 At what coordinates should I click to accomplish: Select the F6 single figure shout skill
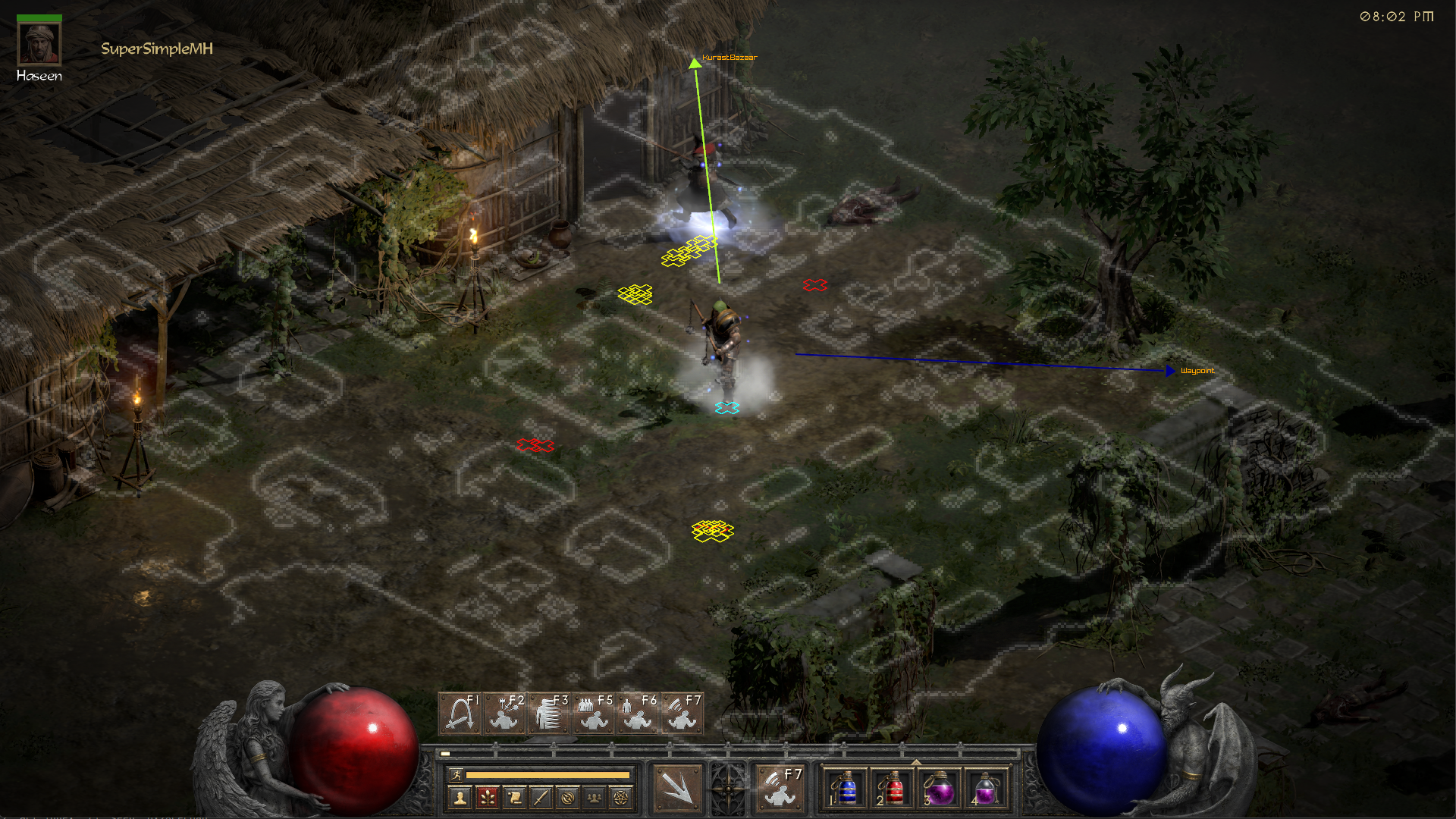tap(637, 713)
